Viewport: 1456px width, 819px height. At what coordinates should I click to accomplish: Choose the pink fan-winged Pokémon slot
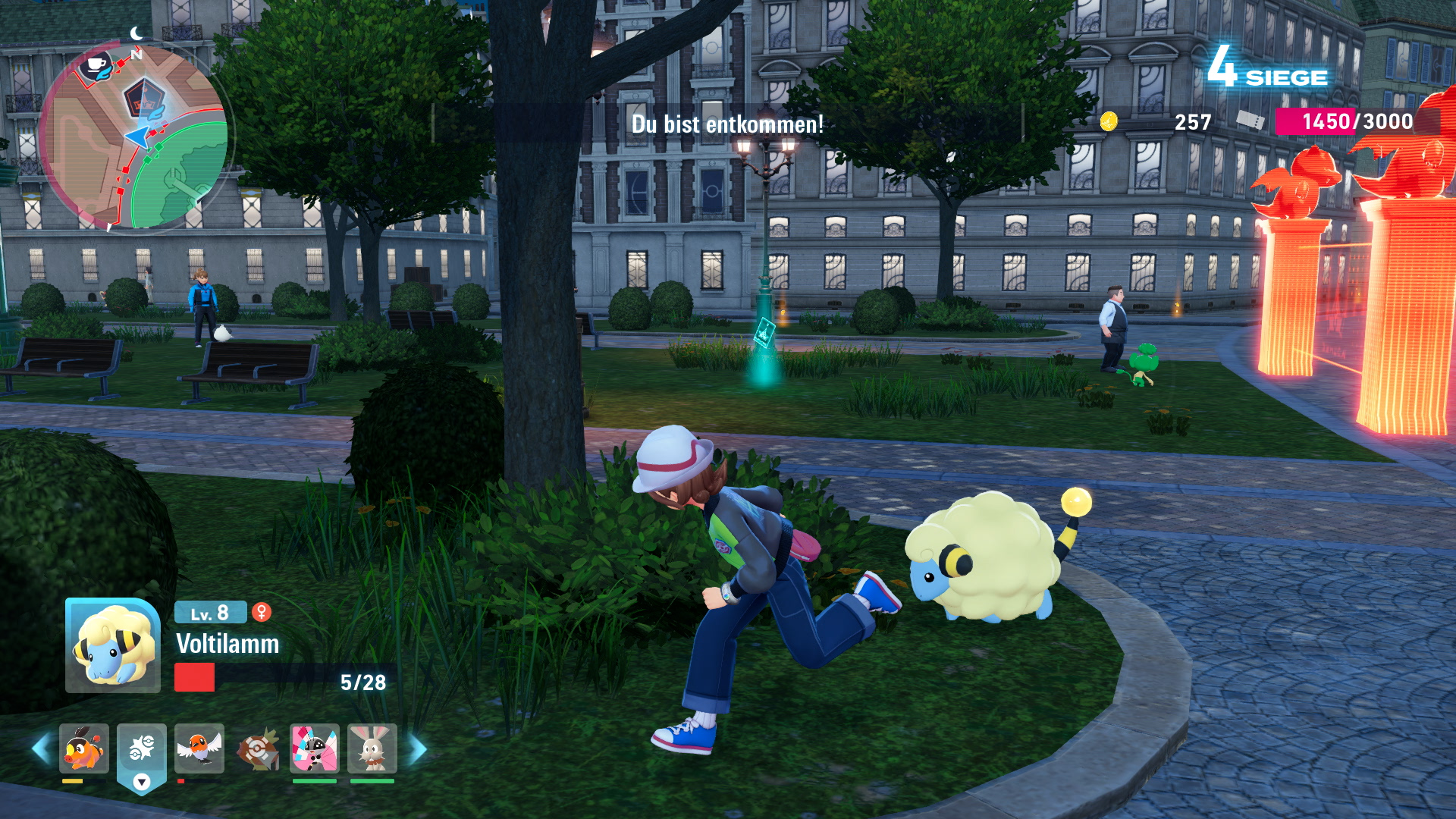point(315,748)
